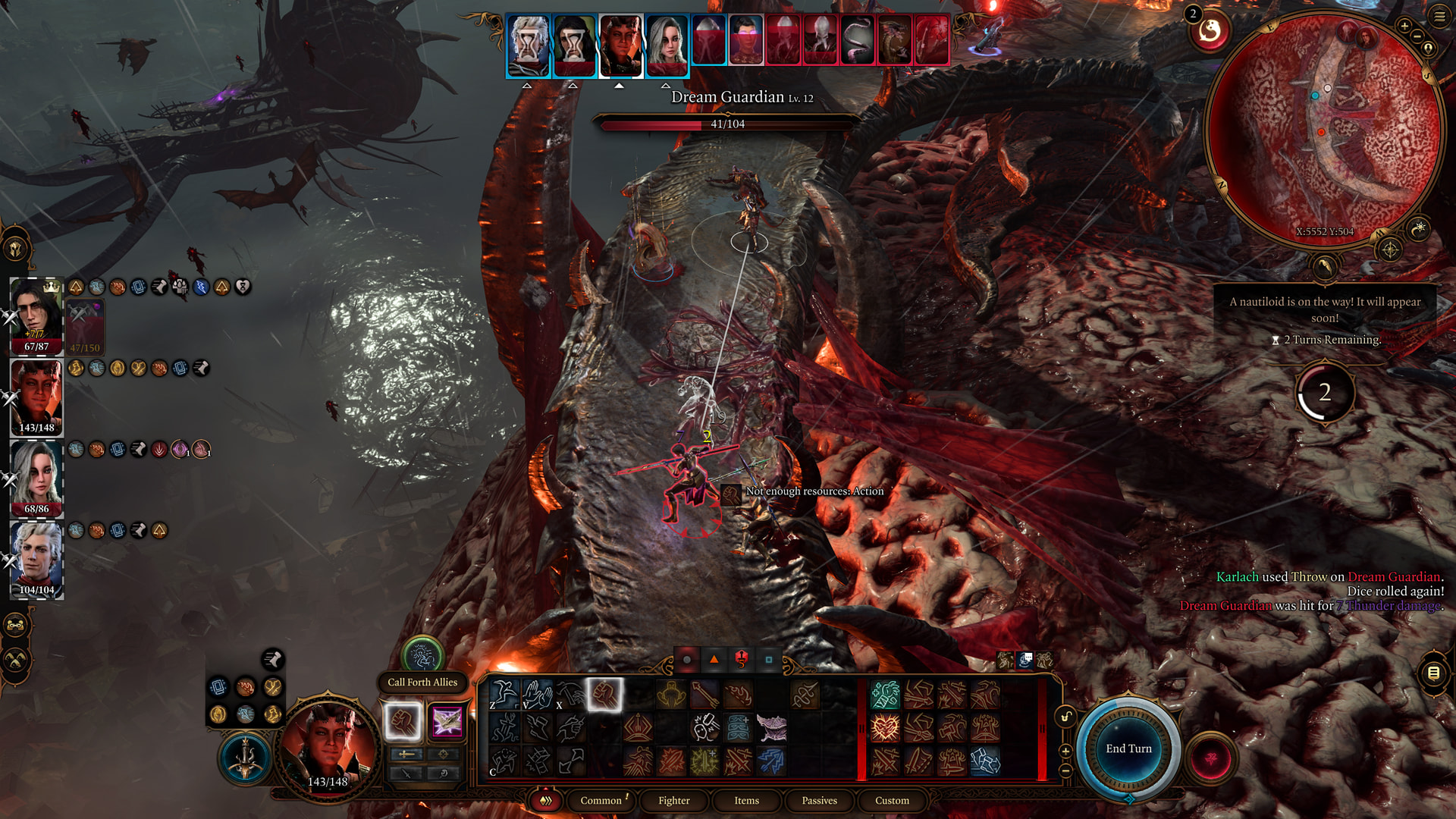Viewport: 1456px width, 819px height.
Task: Show the Passives hotbar tab
Action: coord(819,800)
